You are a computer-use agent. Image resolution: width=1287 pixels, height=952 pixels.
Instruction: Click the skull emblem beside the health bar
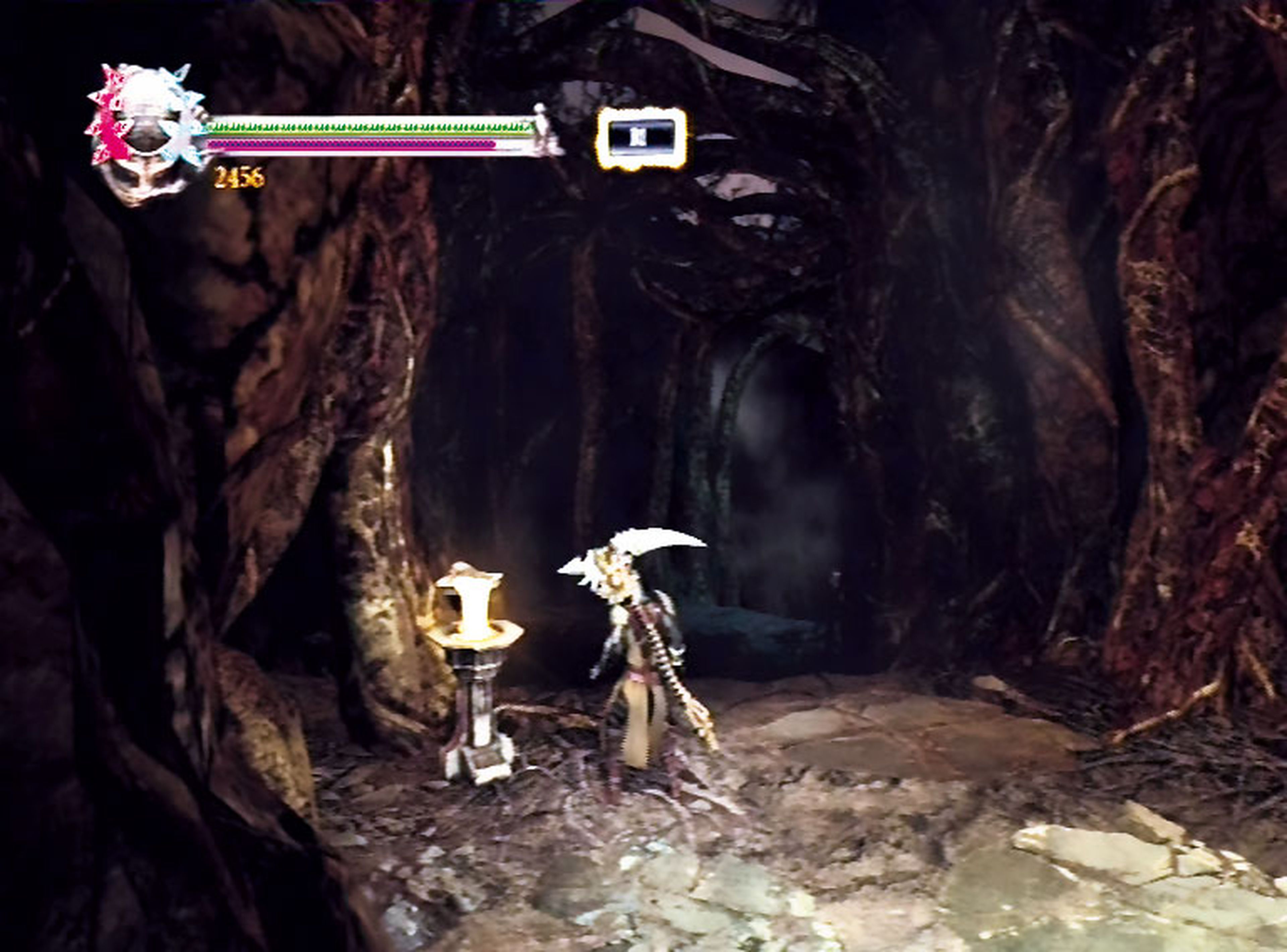pyautogui.click(x=145, y=134)
